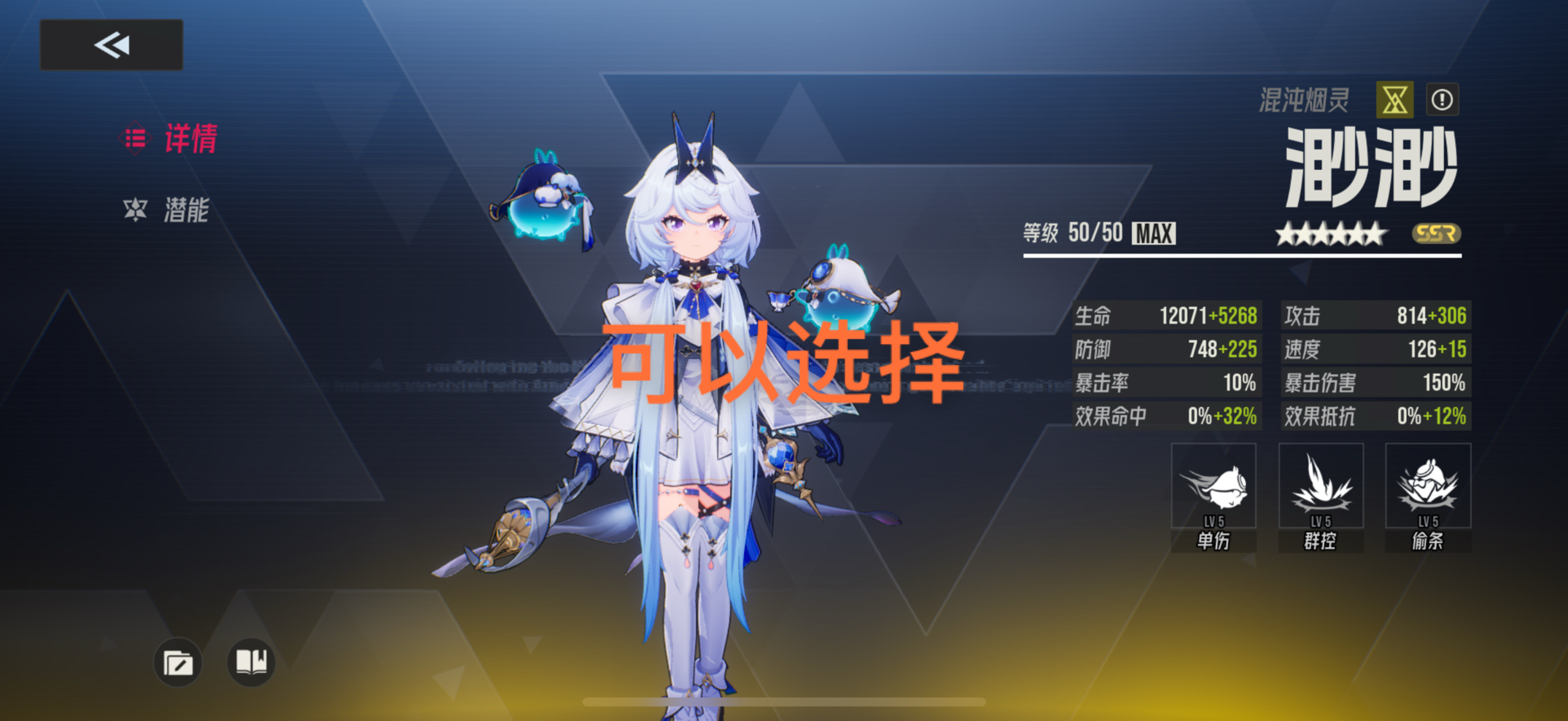Click the character notes folder icon
The height and width of the screenshot is (721, 1568).
point(177,662)
